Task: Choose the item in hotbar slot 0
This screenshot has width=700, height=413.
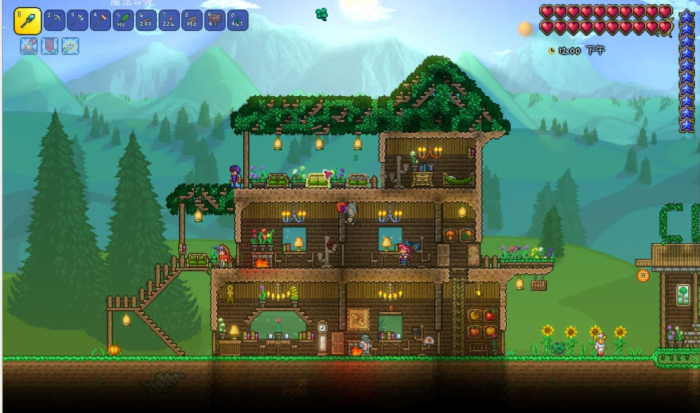Action: click(238, 20)
